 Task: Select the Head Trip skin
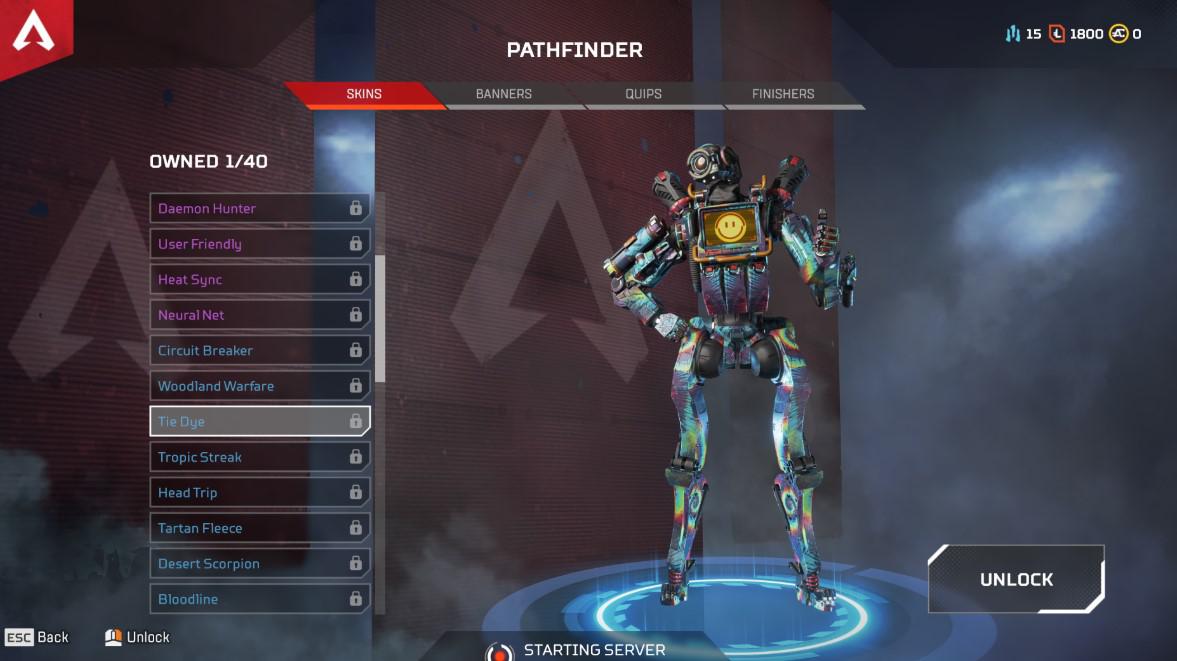259,492
